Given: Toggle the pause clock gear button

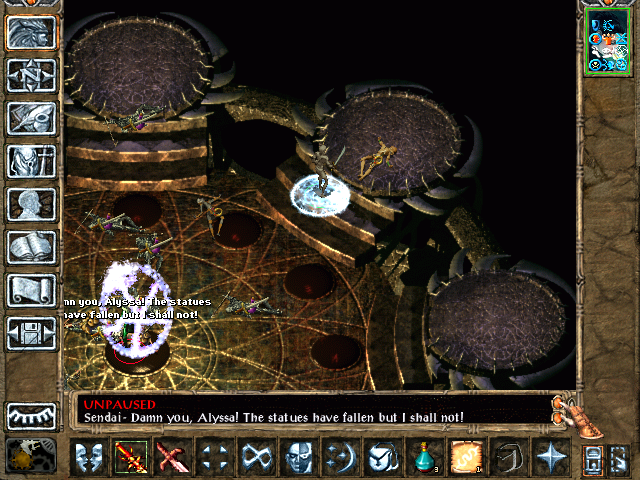Looking at the screenshot, I should pos(24,456).
